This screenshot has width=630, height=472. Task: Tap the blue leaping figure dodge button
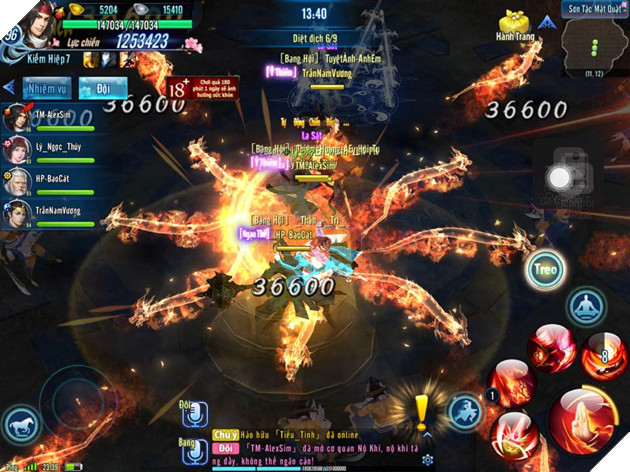click(465, 411)
